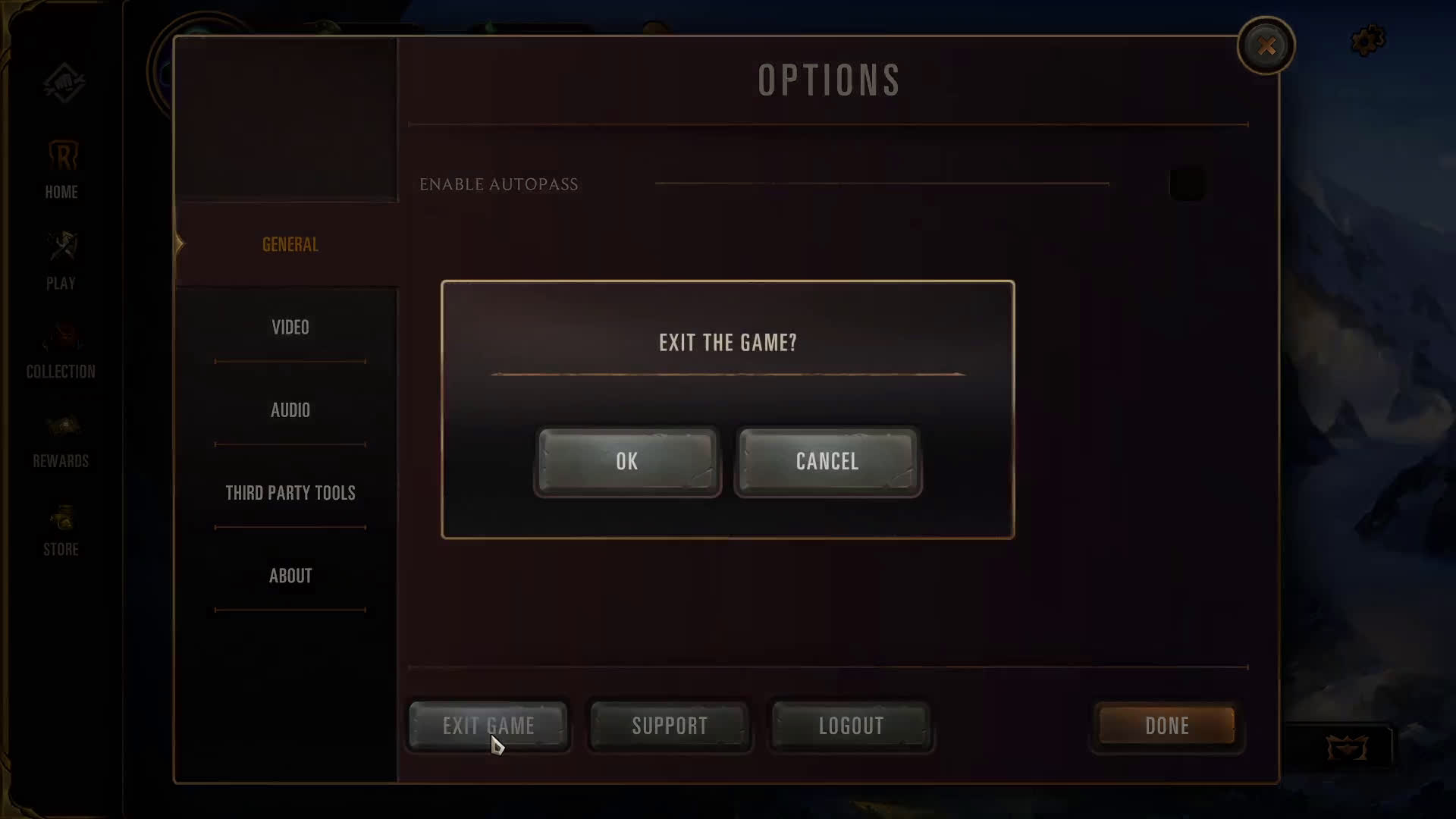Cancel the exit game prompt
The height and width of the screenshot is (819, 1456).
click(827, 462)
